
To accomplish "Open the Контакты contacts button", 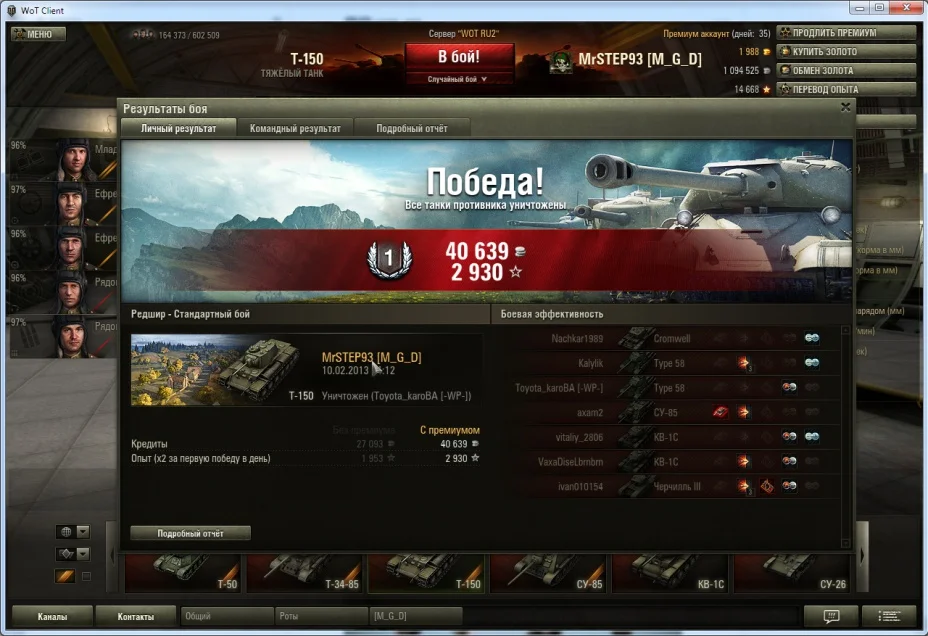I will (135, 617).
